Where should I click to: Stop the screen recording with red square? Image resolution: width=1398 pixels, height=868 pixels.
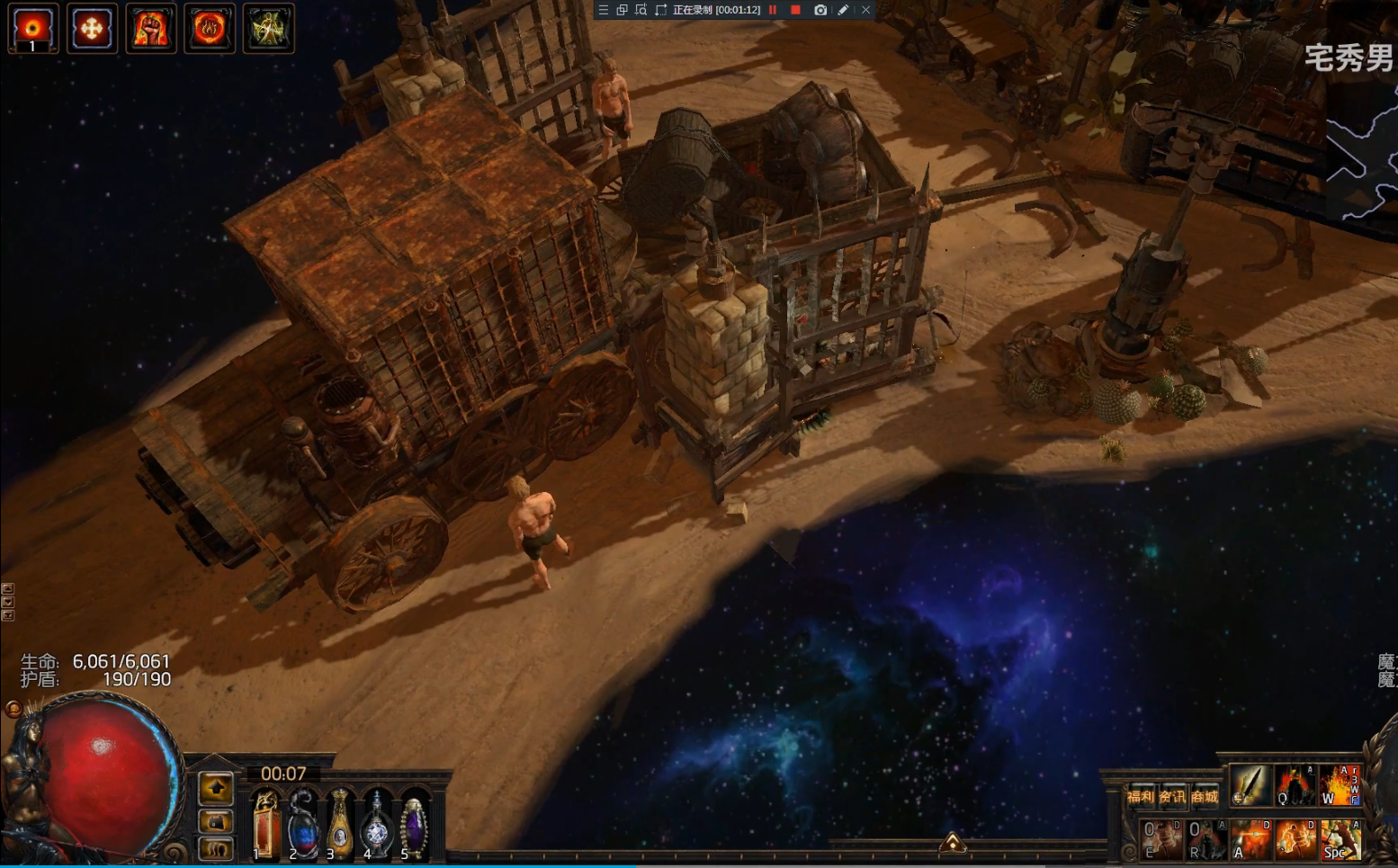coord(795,10)
